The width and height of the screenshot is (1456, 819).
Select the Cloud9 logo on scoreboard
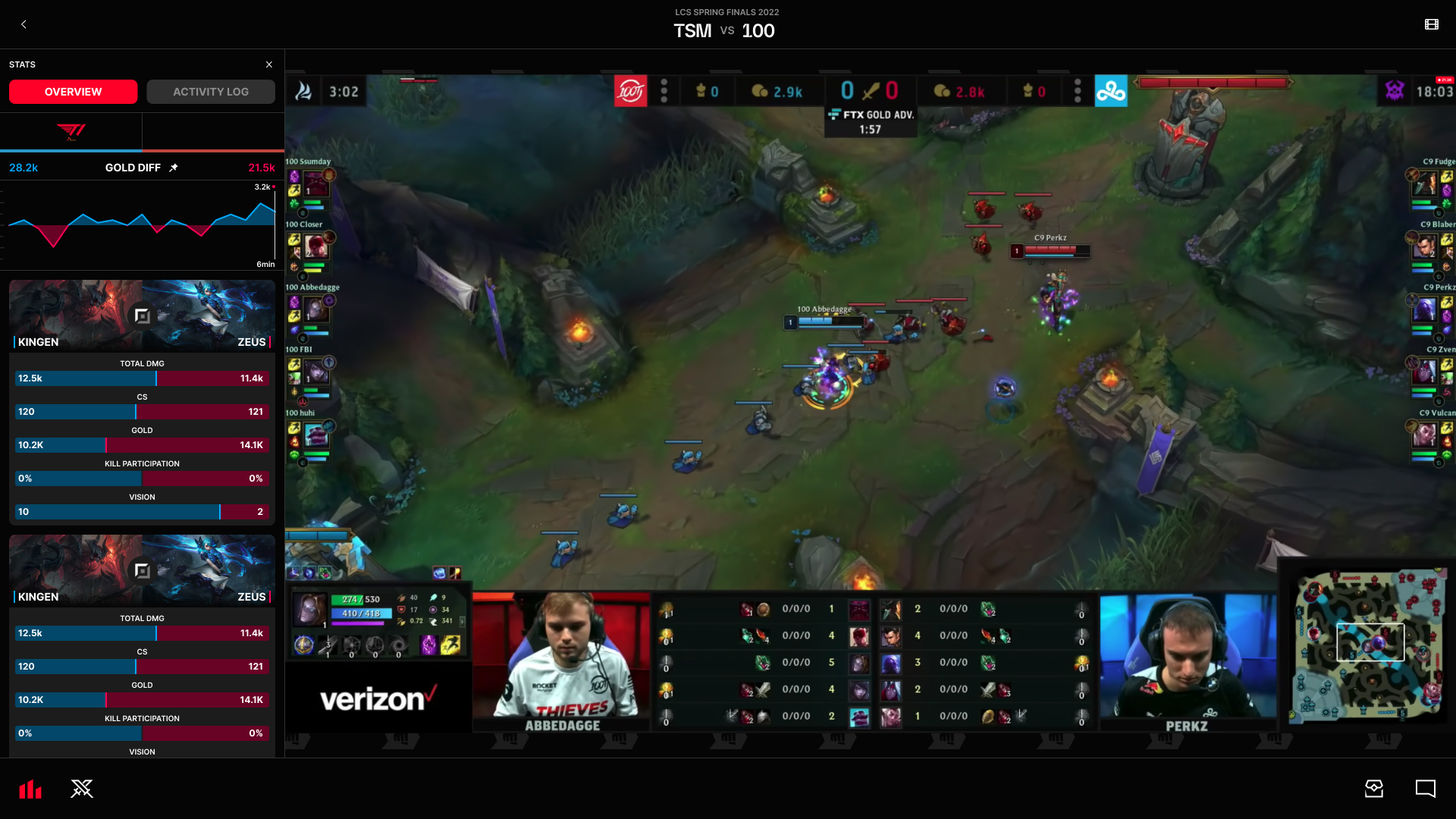pyautogui.click(x=1111, y=92)
